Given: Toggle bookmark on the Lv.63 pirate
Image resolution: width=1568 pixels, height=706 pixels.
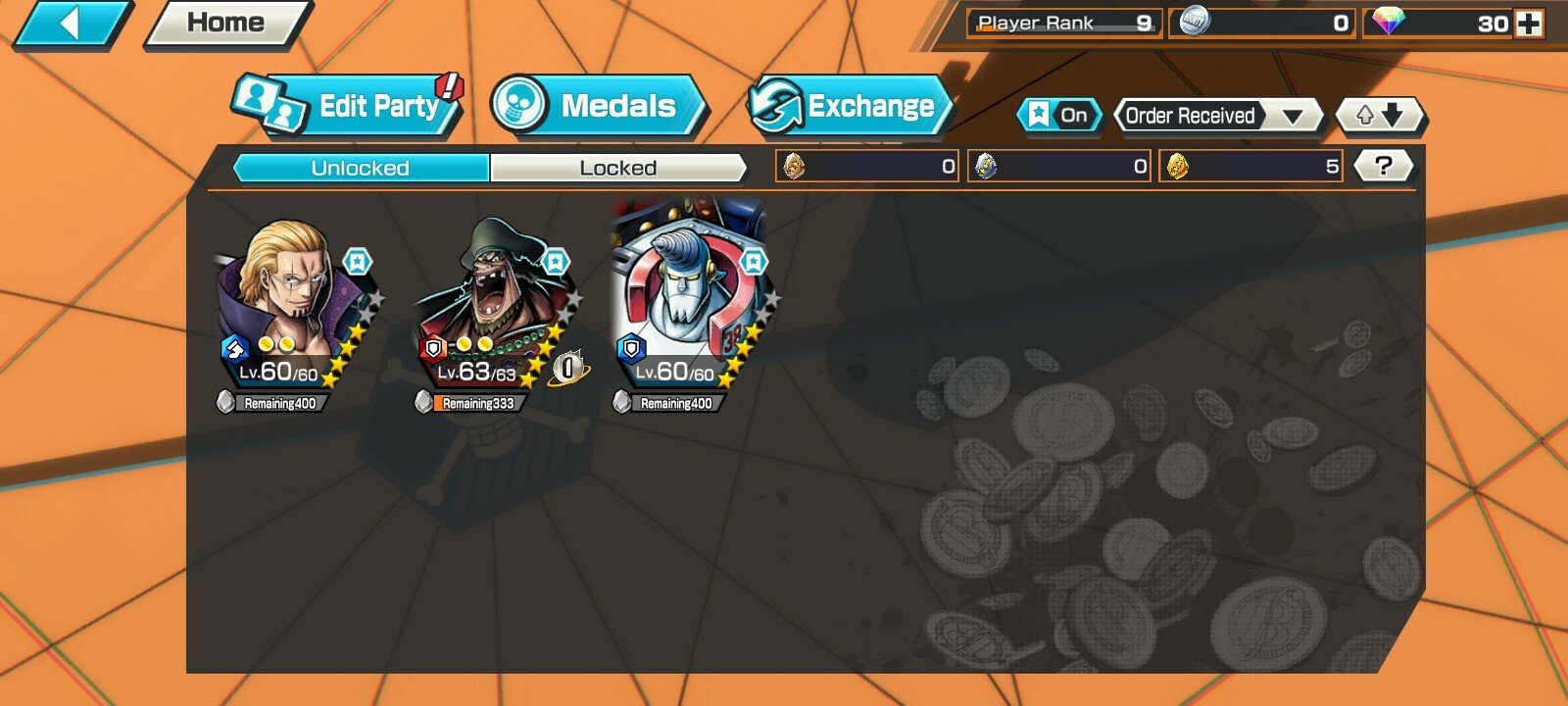Looking at the screenshot, I should click(x=556, y=262).
